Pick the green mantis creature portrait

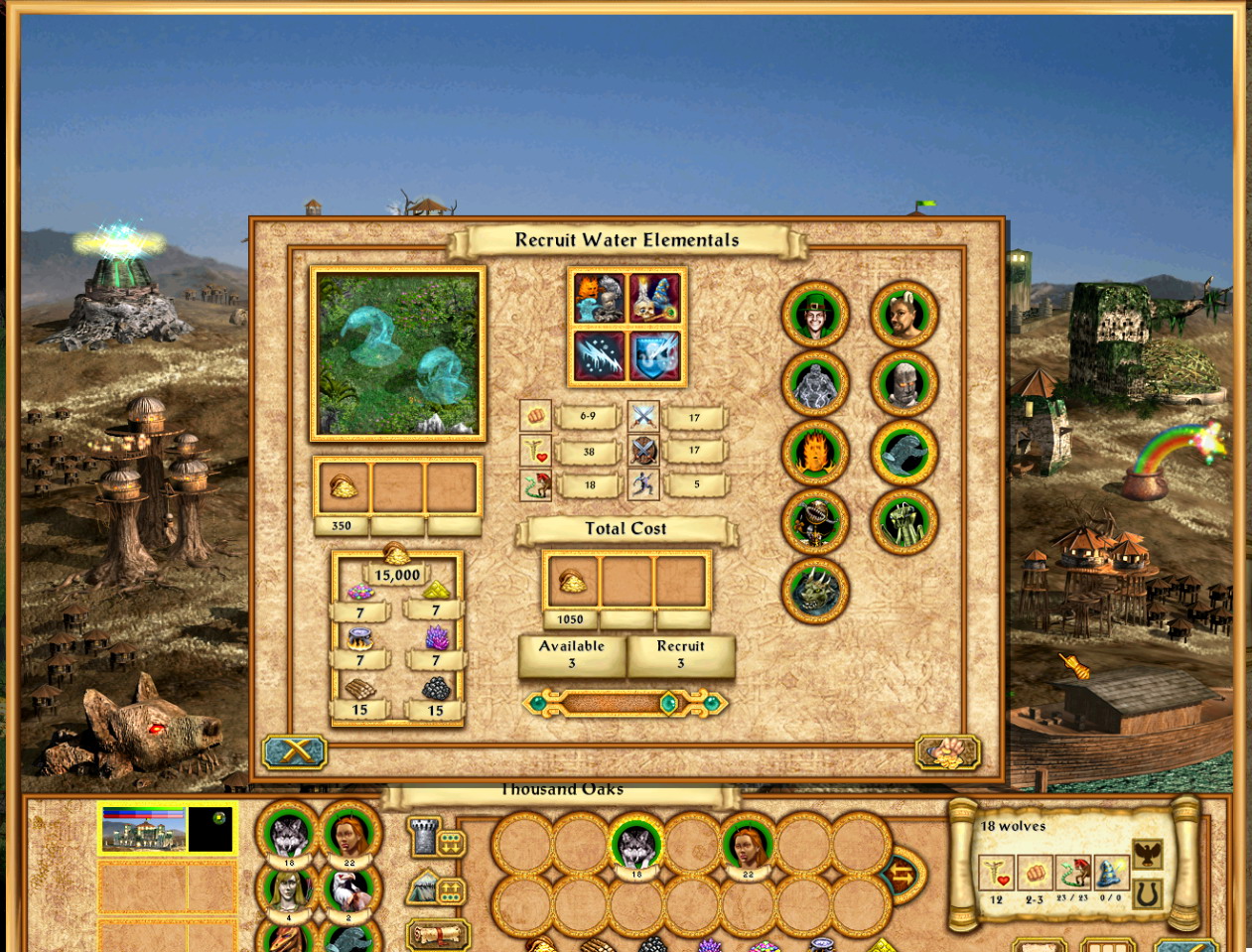[x=904, y=522]
